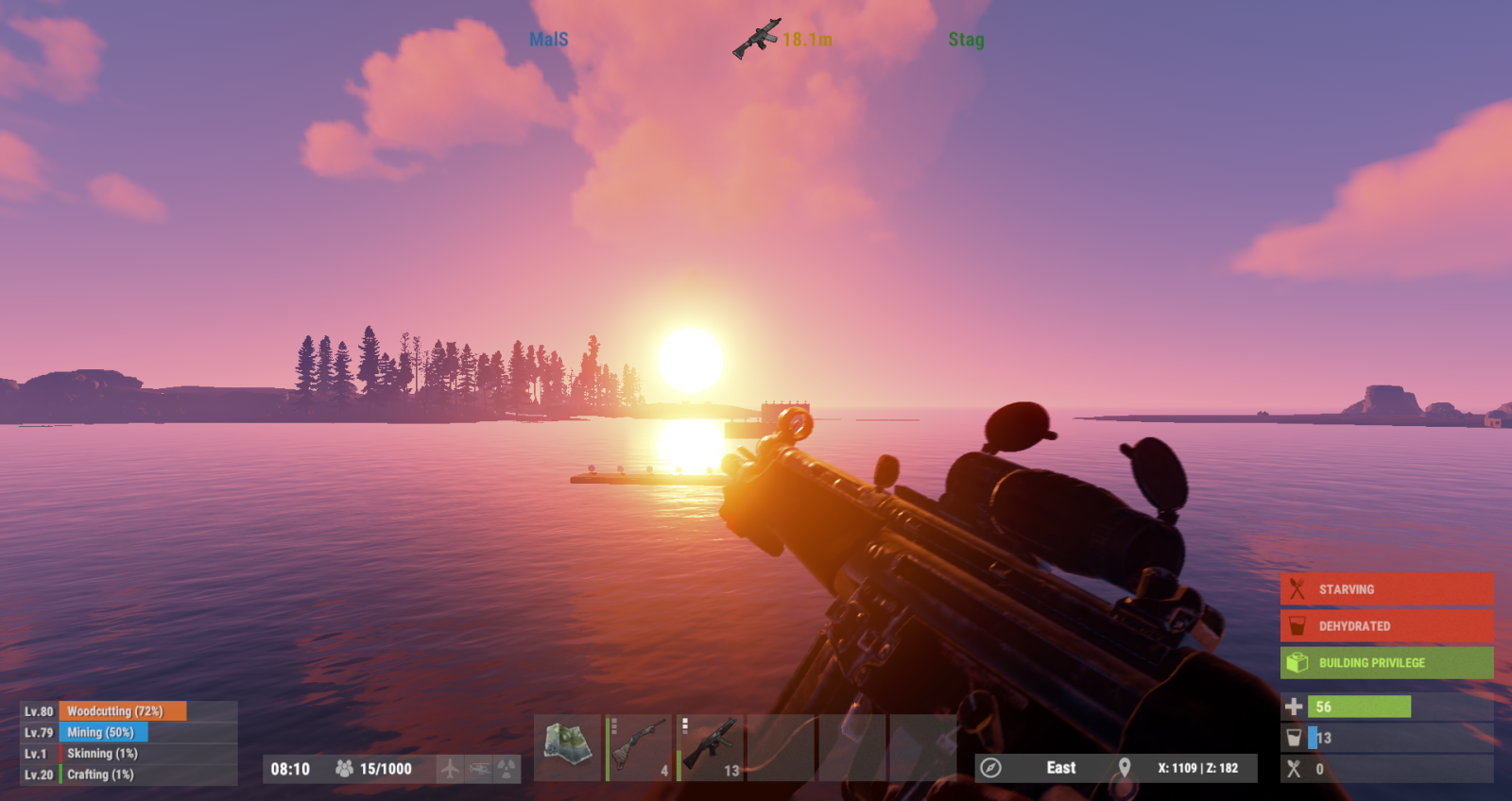
Task: Click the helicopter event icon
Action: point(479,769)
